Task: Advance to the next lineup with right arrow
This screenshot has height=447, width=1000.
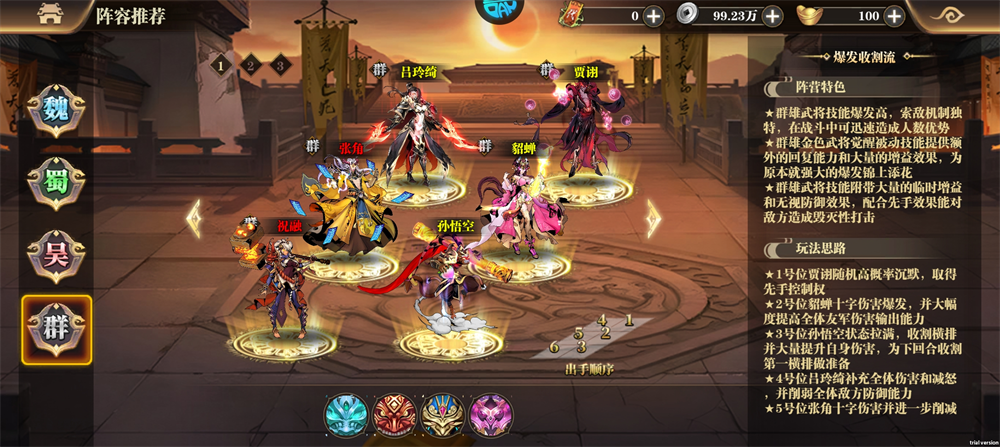Action: [x=653, y=218]
